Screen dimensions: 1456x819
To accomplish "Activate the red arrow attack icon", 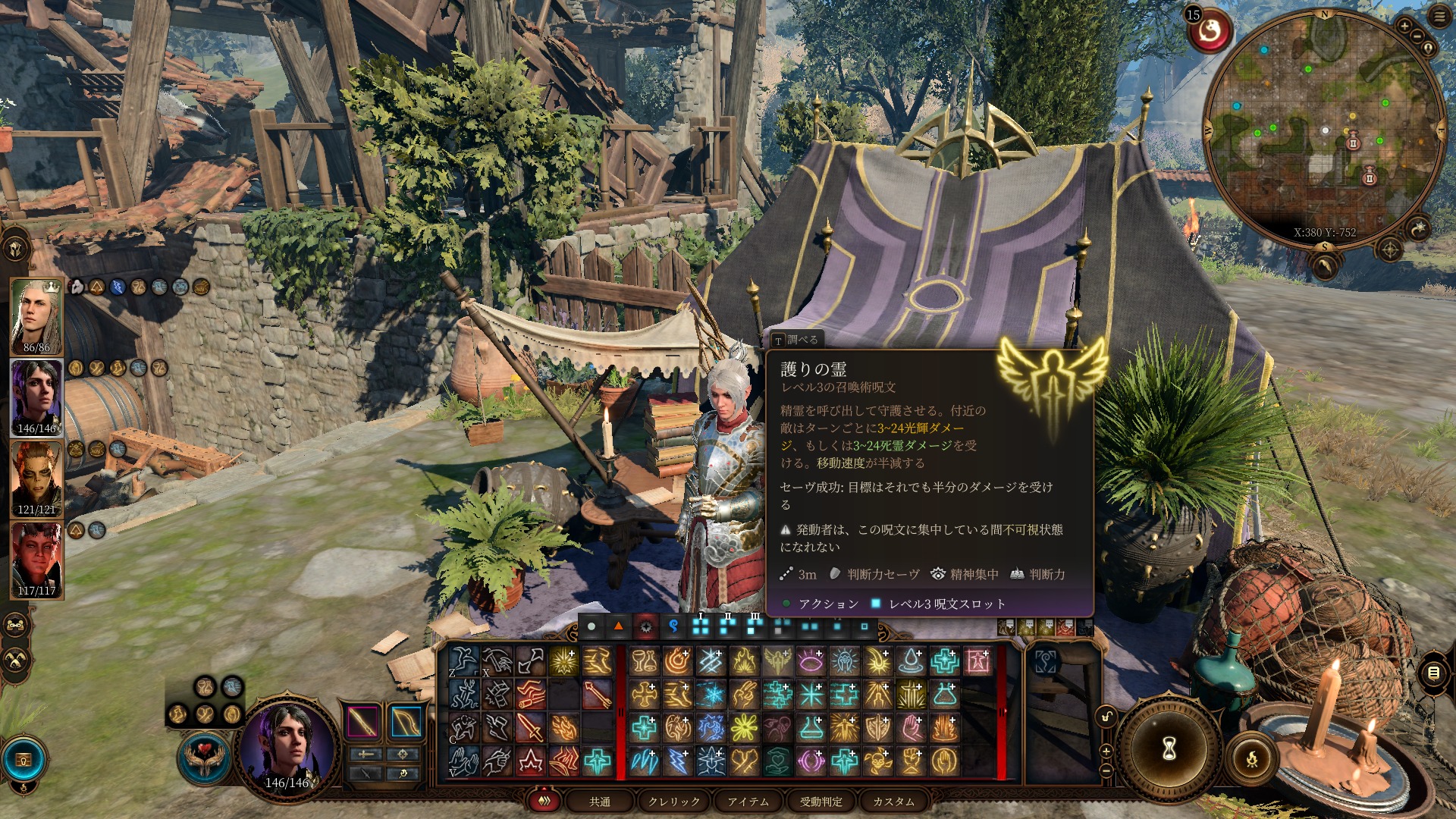I will point(598,694).
